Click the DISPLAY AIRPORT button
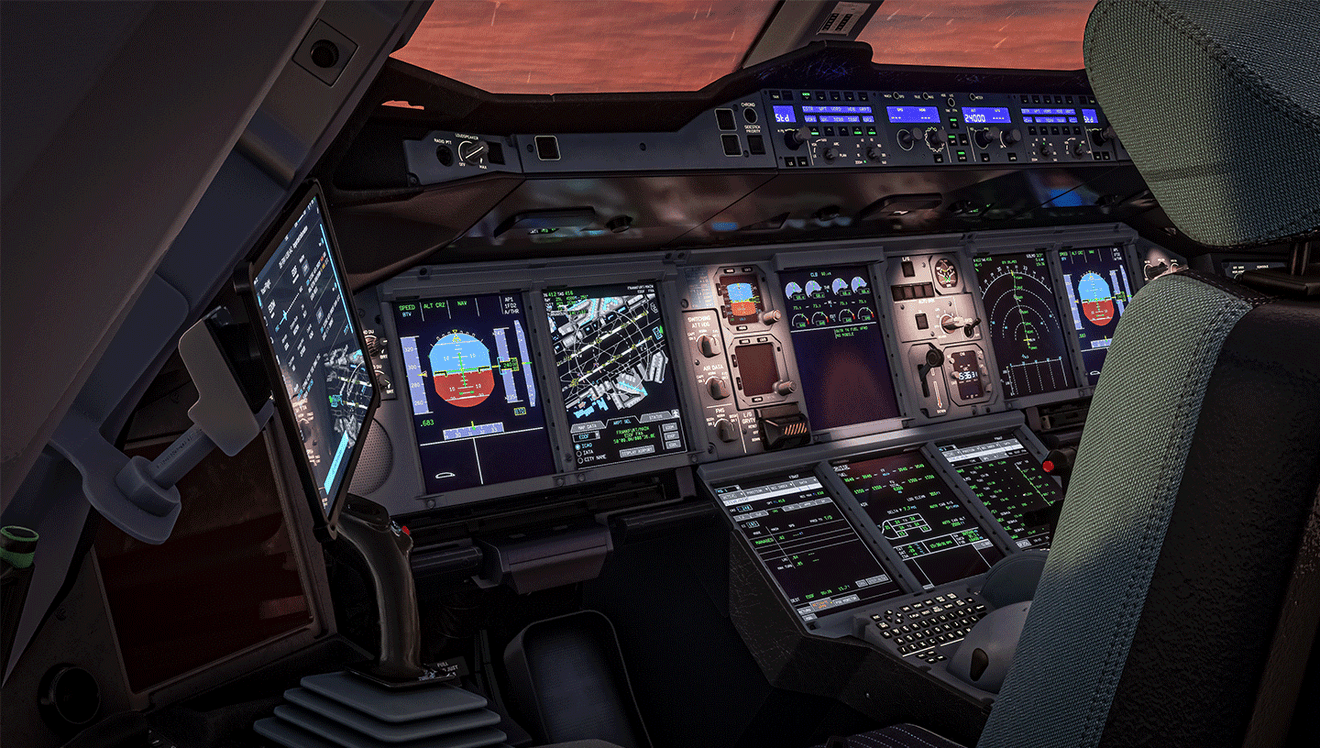This screenshot has height=748, width=1320. click(x=636, y=451)
